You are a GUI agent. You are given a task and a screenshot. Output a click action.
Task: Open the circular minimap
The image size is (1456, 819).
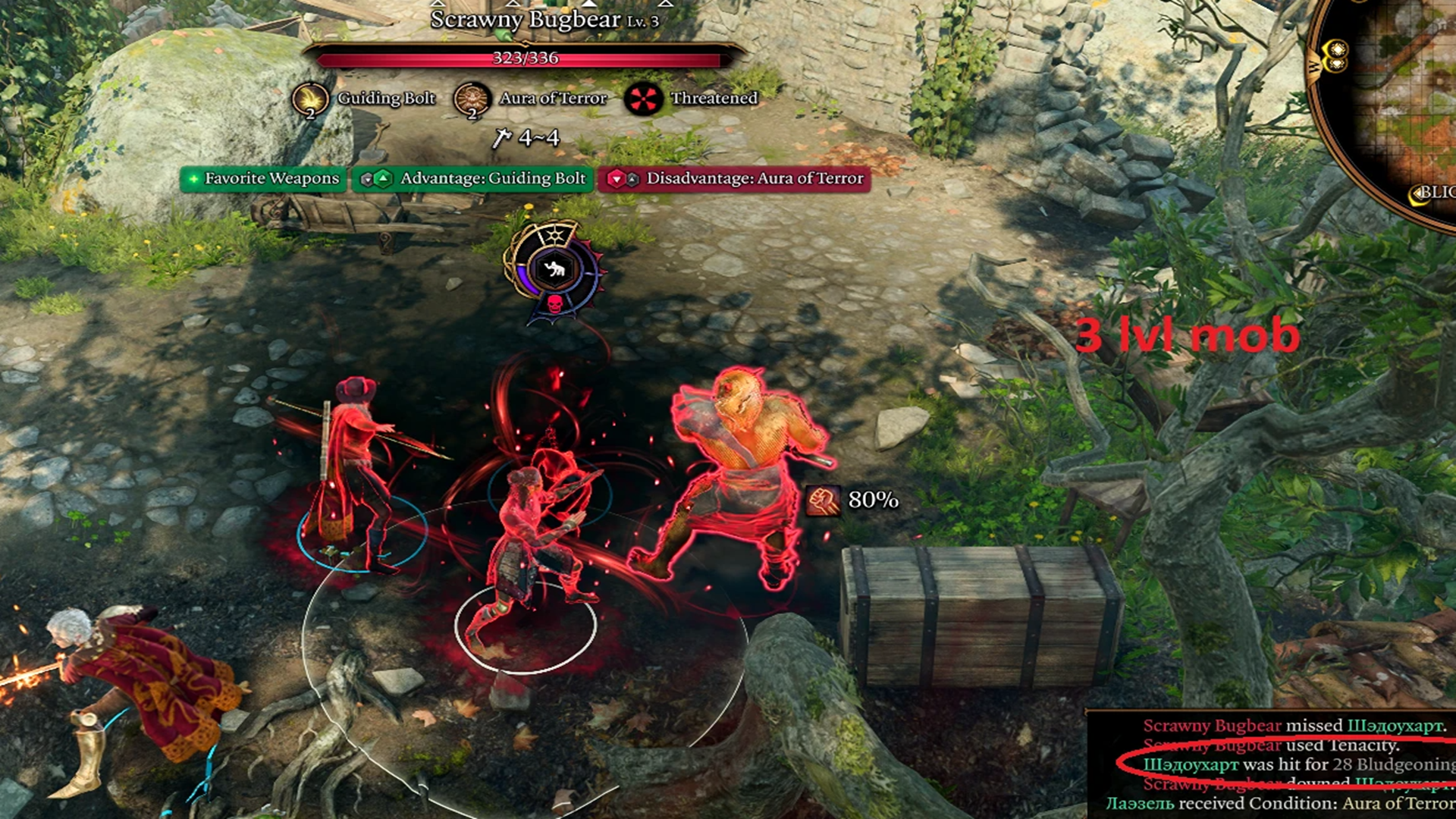coord(1395,99)
